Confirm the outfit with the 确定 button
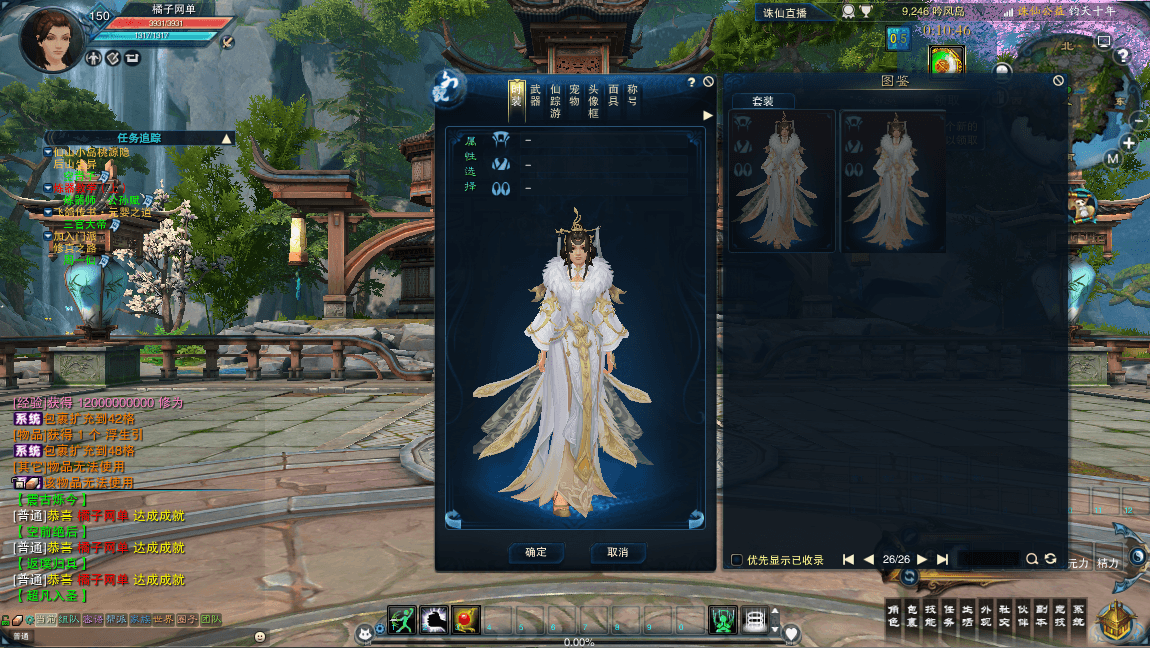This screenshot has height=648, width=1150. [x=536, y=552]
